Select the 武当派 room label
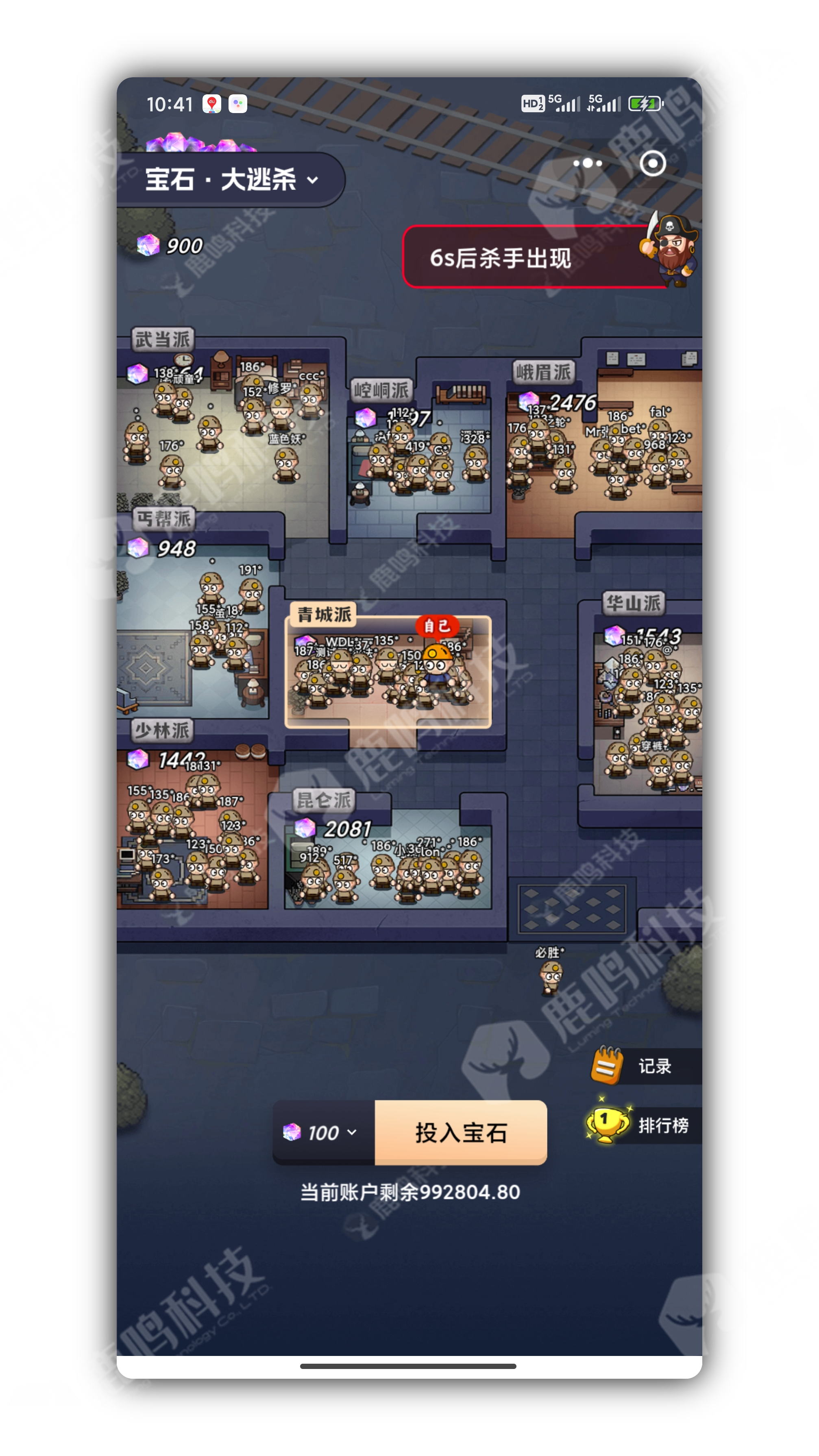This screenshot has width=819, height=1456. pyautogui.click(x=162, y=339)
